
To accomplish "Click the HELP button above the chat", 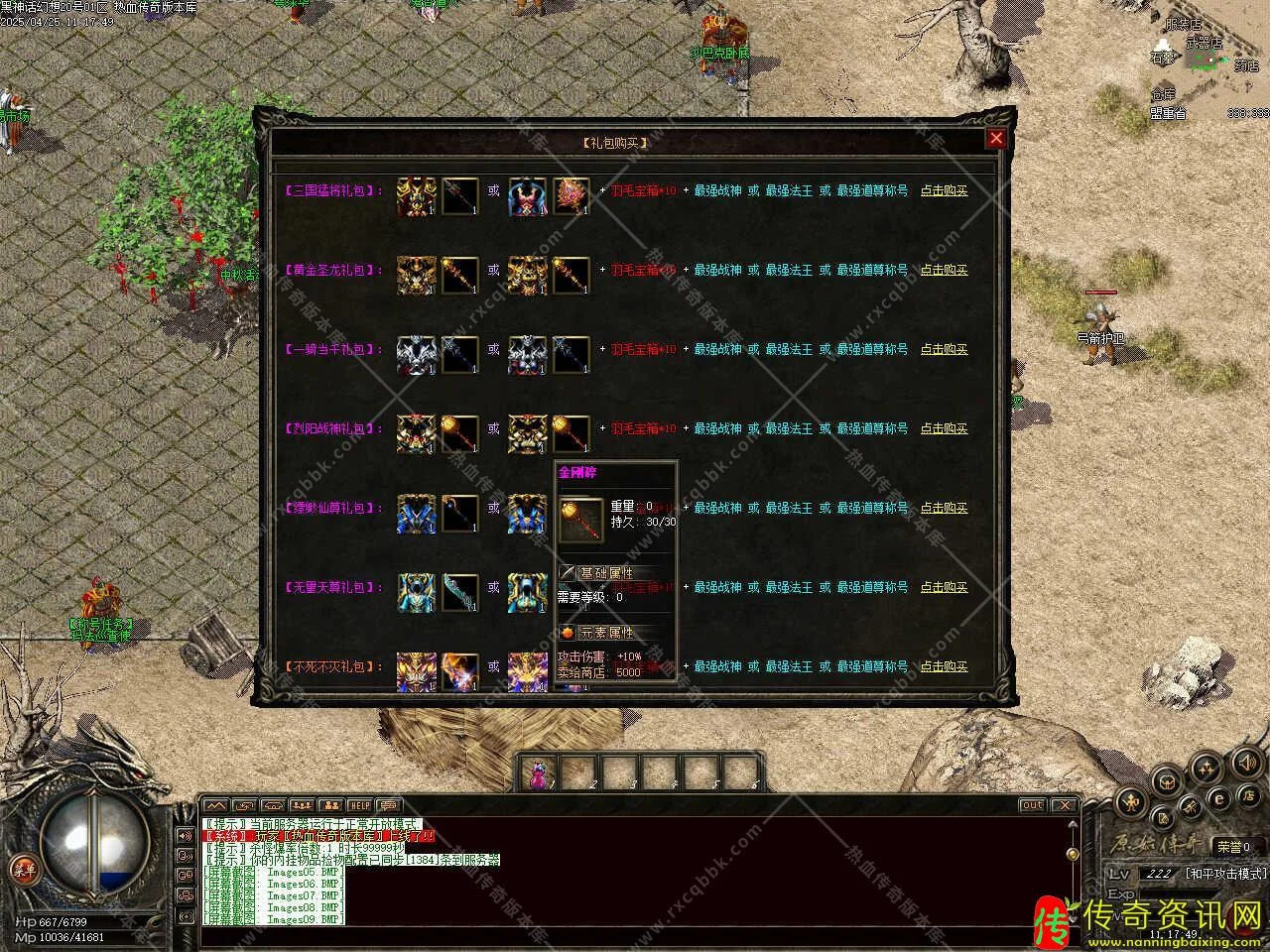I will coord(358,805).
